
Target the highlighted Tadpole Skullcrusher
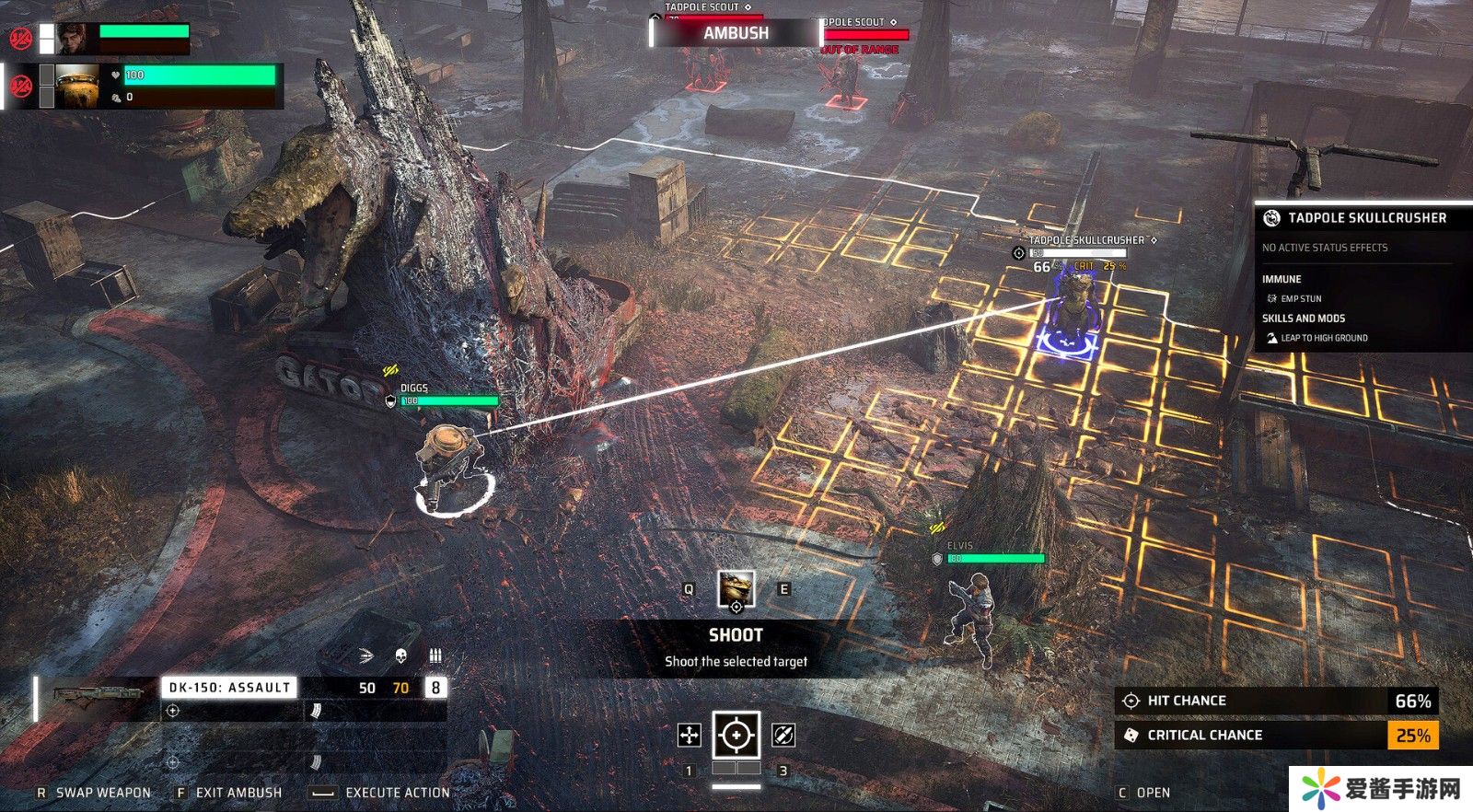click(1070, 308)
